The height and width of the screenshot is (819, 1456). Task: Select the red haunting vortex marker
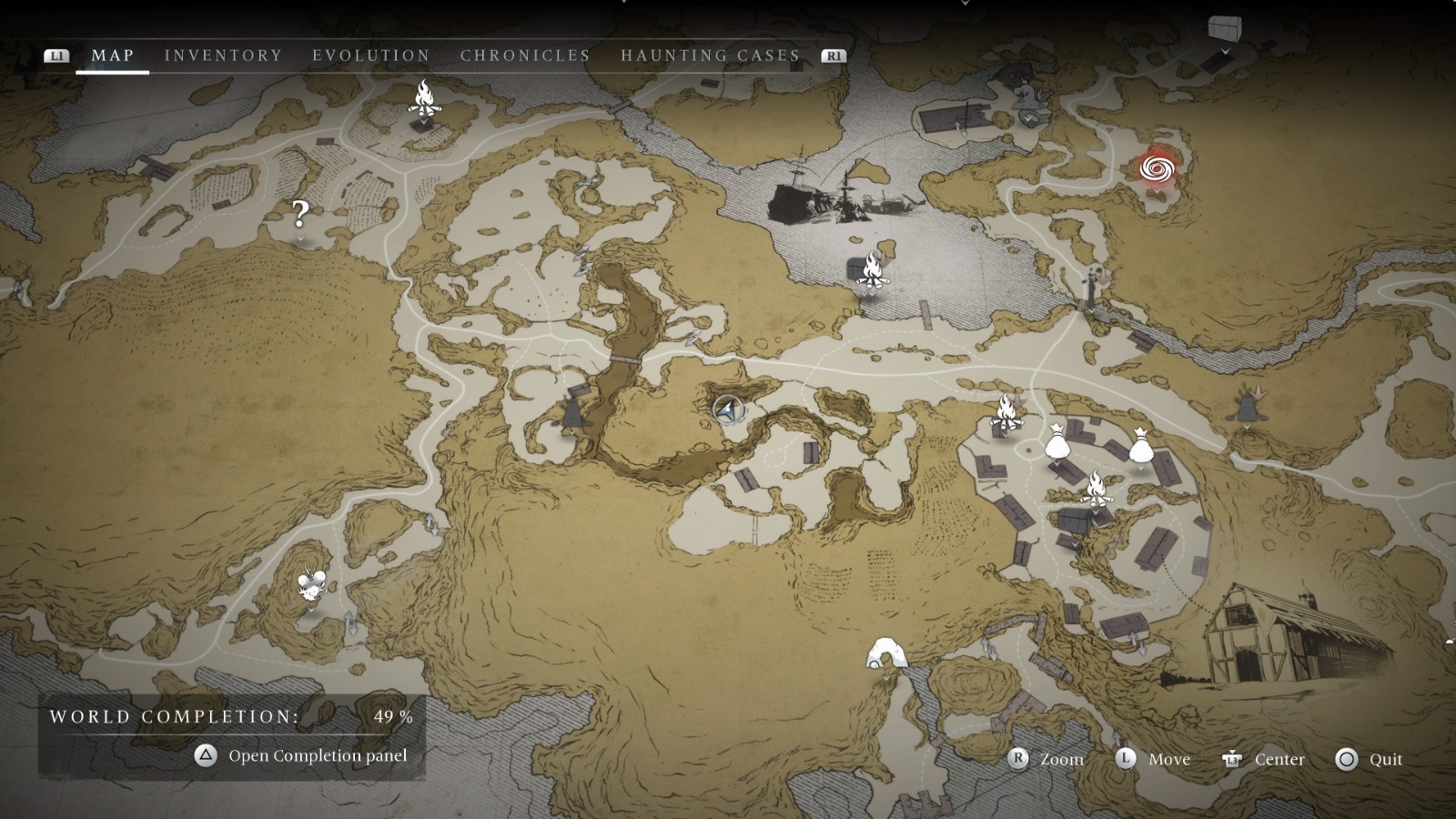(x=1156, y=169)
